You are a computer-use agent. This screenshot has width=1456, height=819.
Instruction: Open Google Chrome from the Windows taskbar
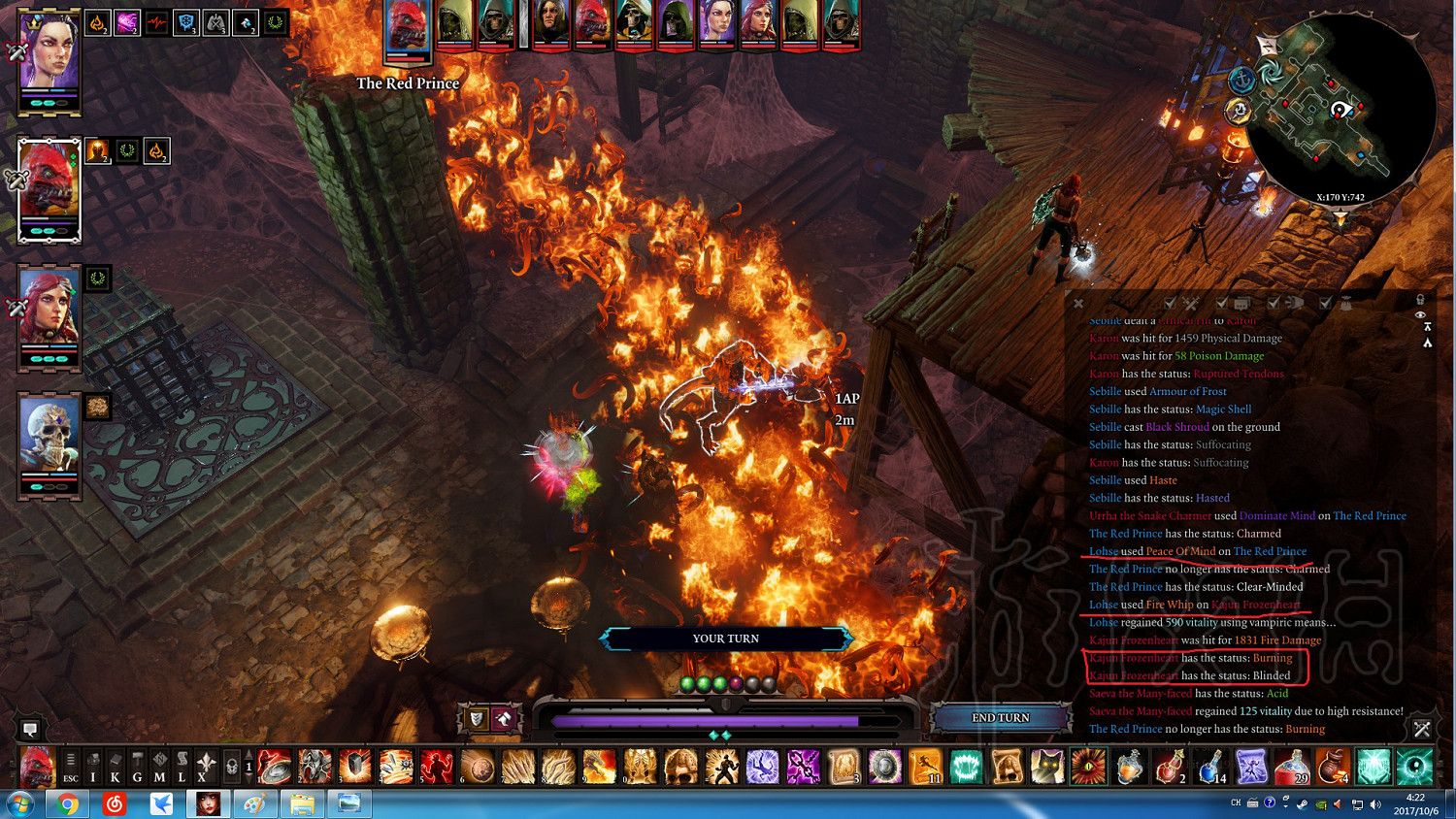(x=68, y=804)
